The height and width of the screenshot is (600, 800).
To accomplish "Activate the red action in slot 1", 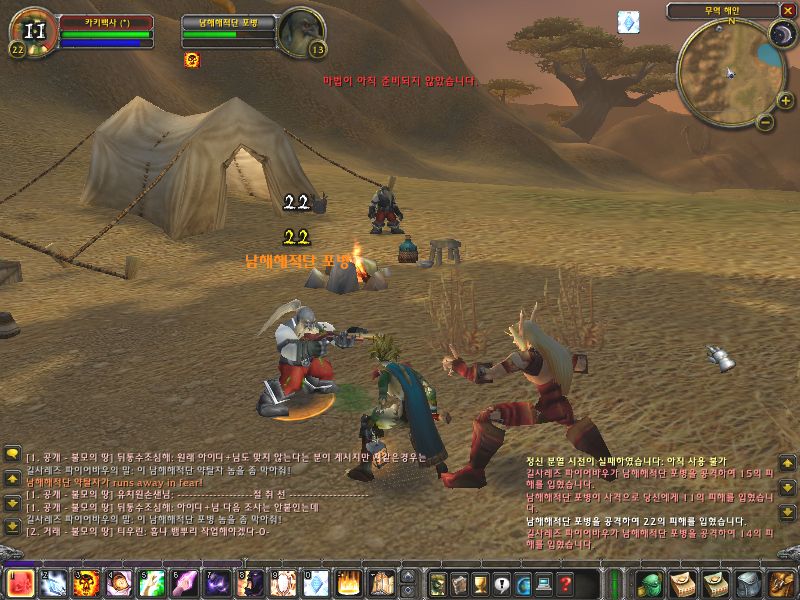I will pyautogui.click(x=22, y=583).
